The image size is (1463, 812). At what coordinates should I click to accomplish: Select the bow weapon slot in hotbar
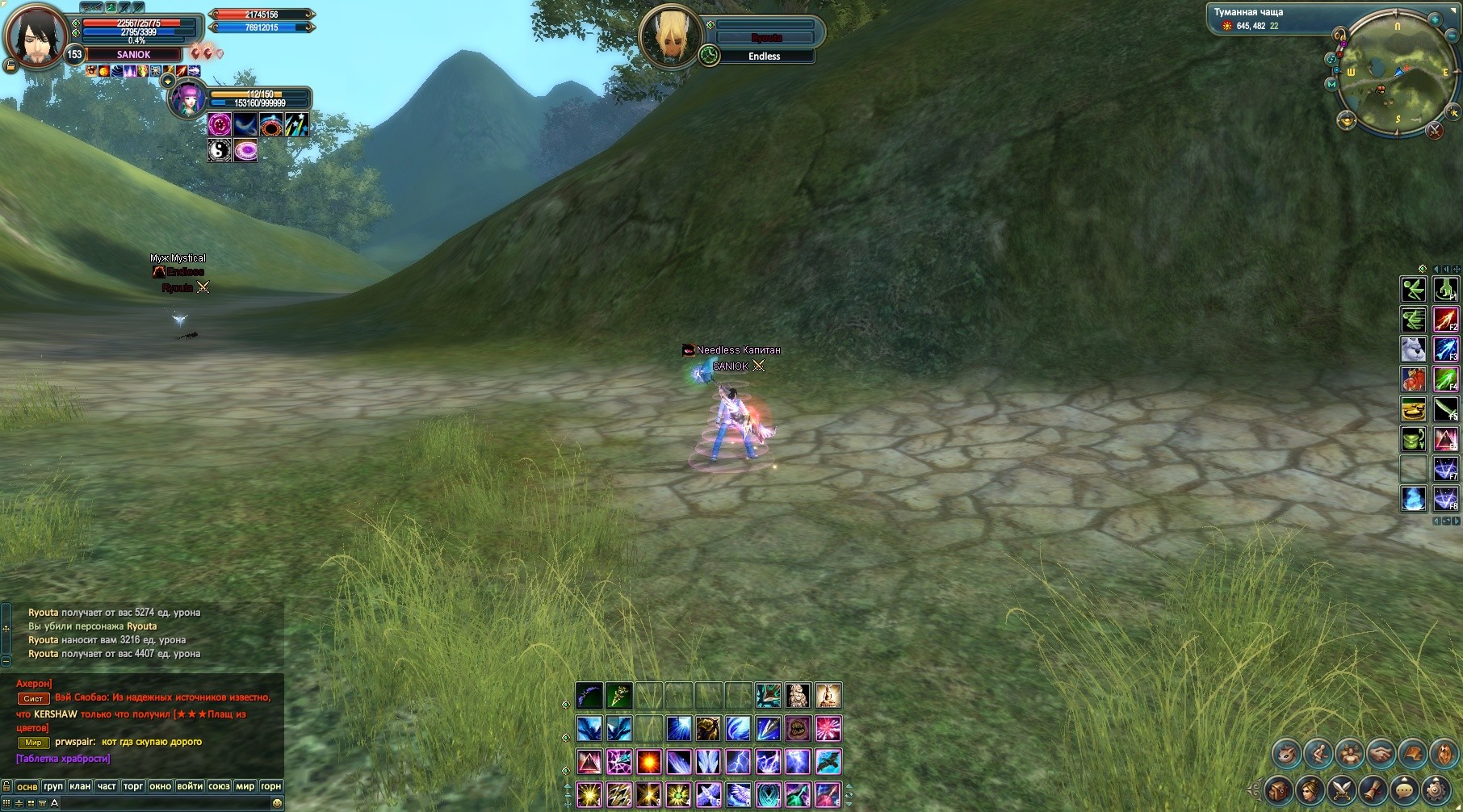[589, 696]
